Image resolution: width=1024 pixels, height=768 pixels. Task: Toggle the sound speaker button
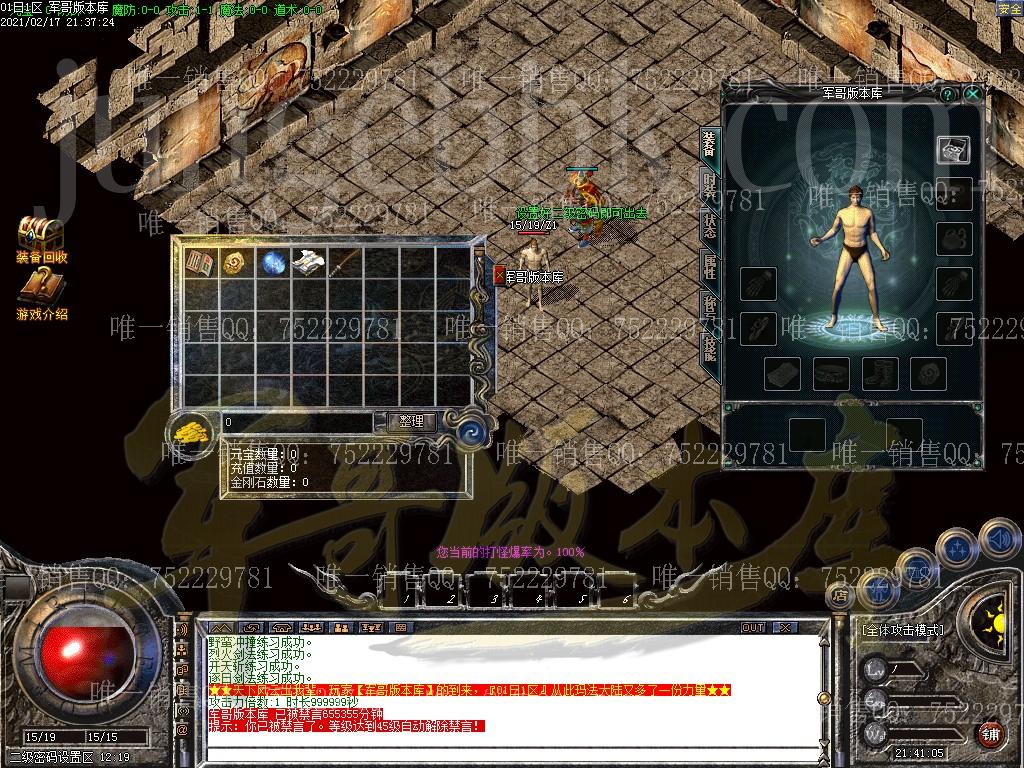pyautogui.click(x=998, y=539)
